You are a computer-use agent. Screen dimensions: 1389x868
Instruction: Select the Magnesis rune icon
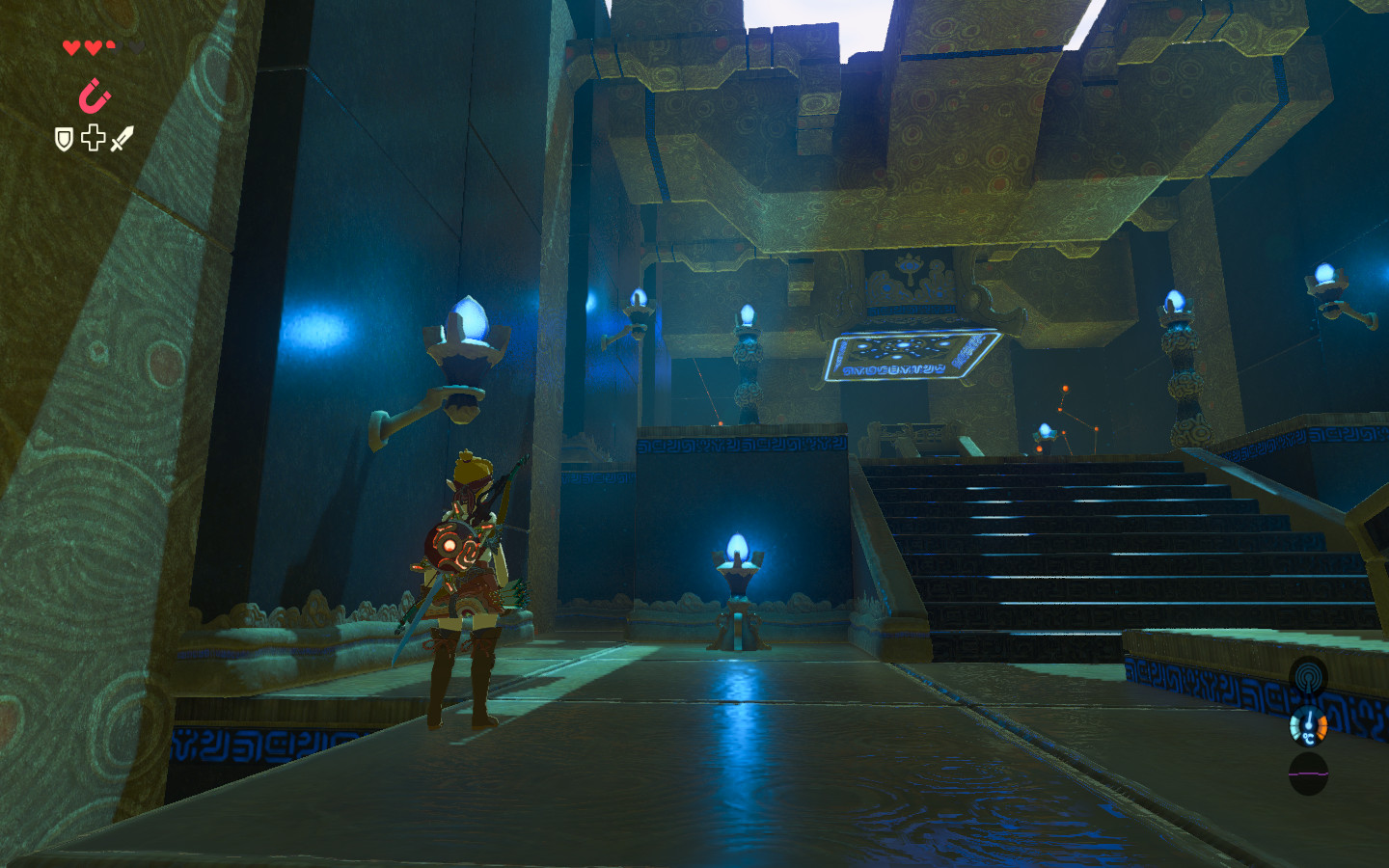tap(94, 95)
